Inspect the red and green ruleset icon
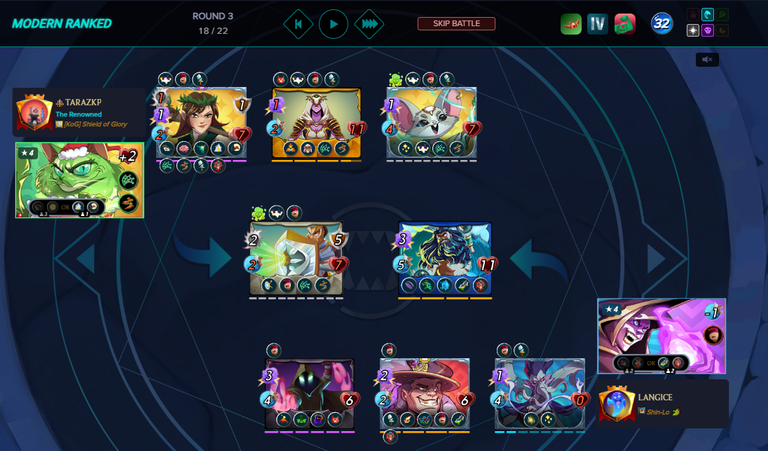The width and height of the screenshot is (768, 451). click(x=625, y=24)
